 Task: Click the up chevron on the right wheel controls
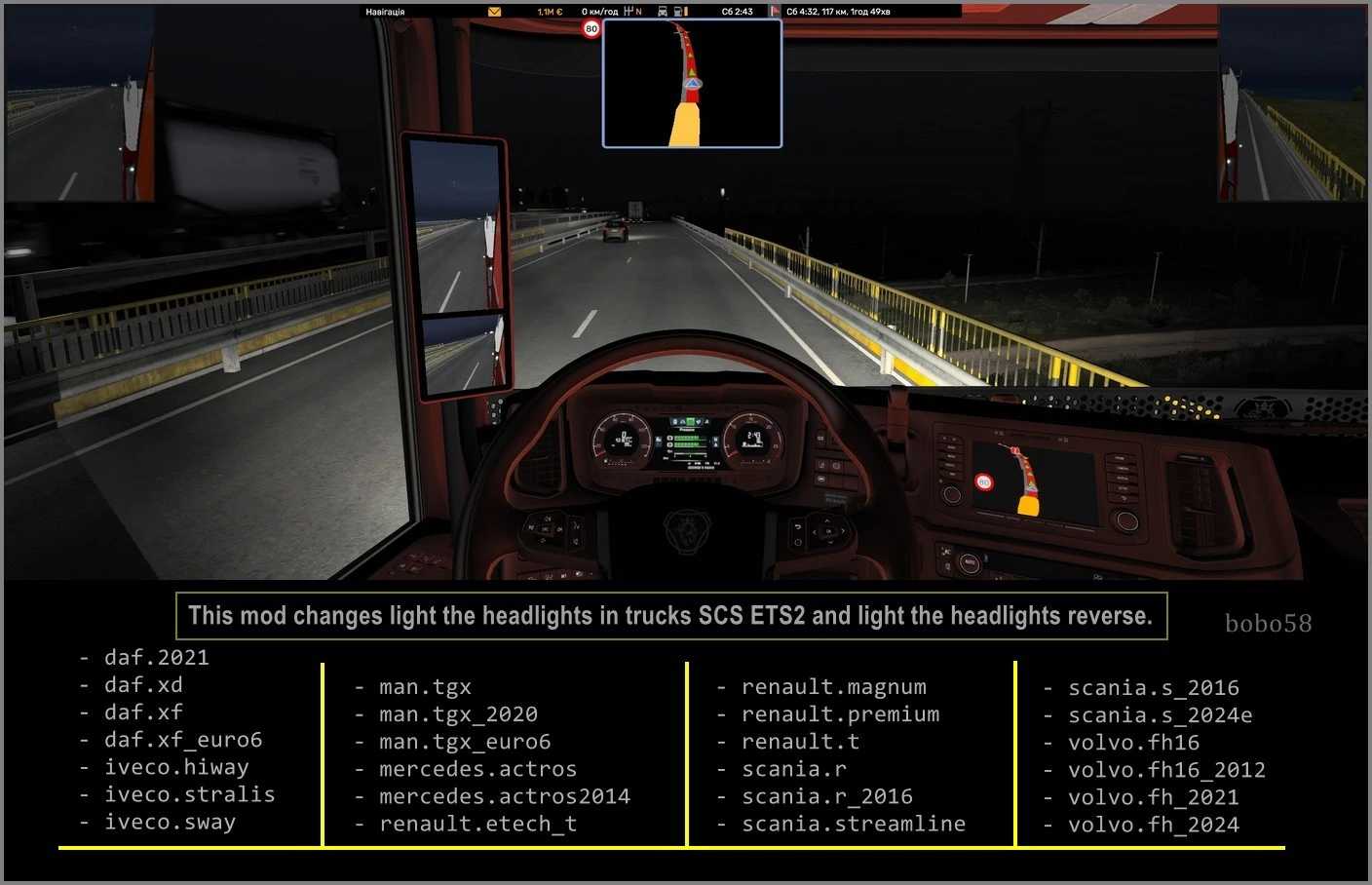[827, 519]
